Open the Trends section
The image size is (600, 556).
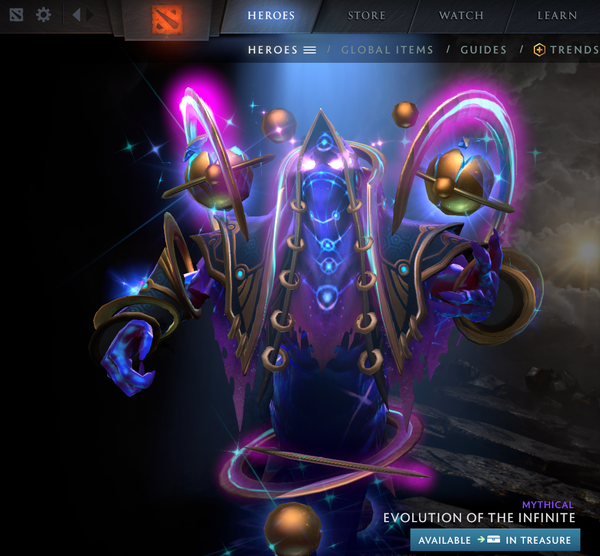click(x=566, y=49)
